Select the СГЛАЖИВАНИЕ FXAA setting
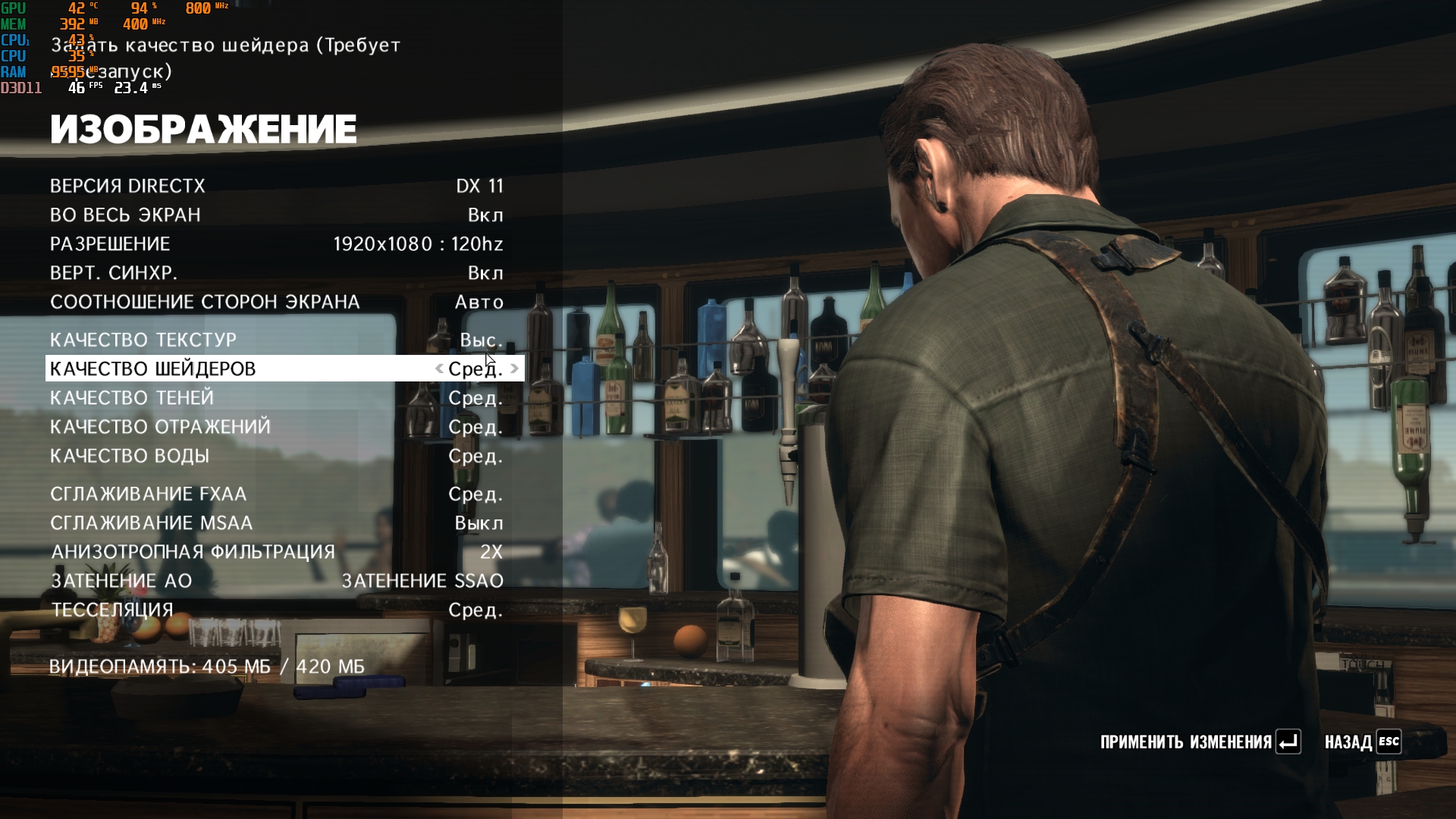1456x819 pixels. (277, 494)
